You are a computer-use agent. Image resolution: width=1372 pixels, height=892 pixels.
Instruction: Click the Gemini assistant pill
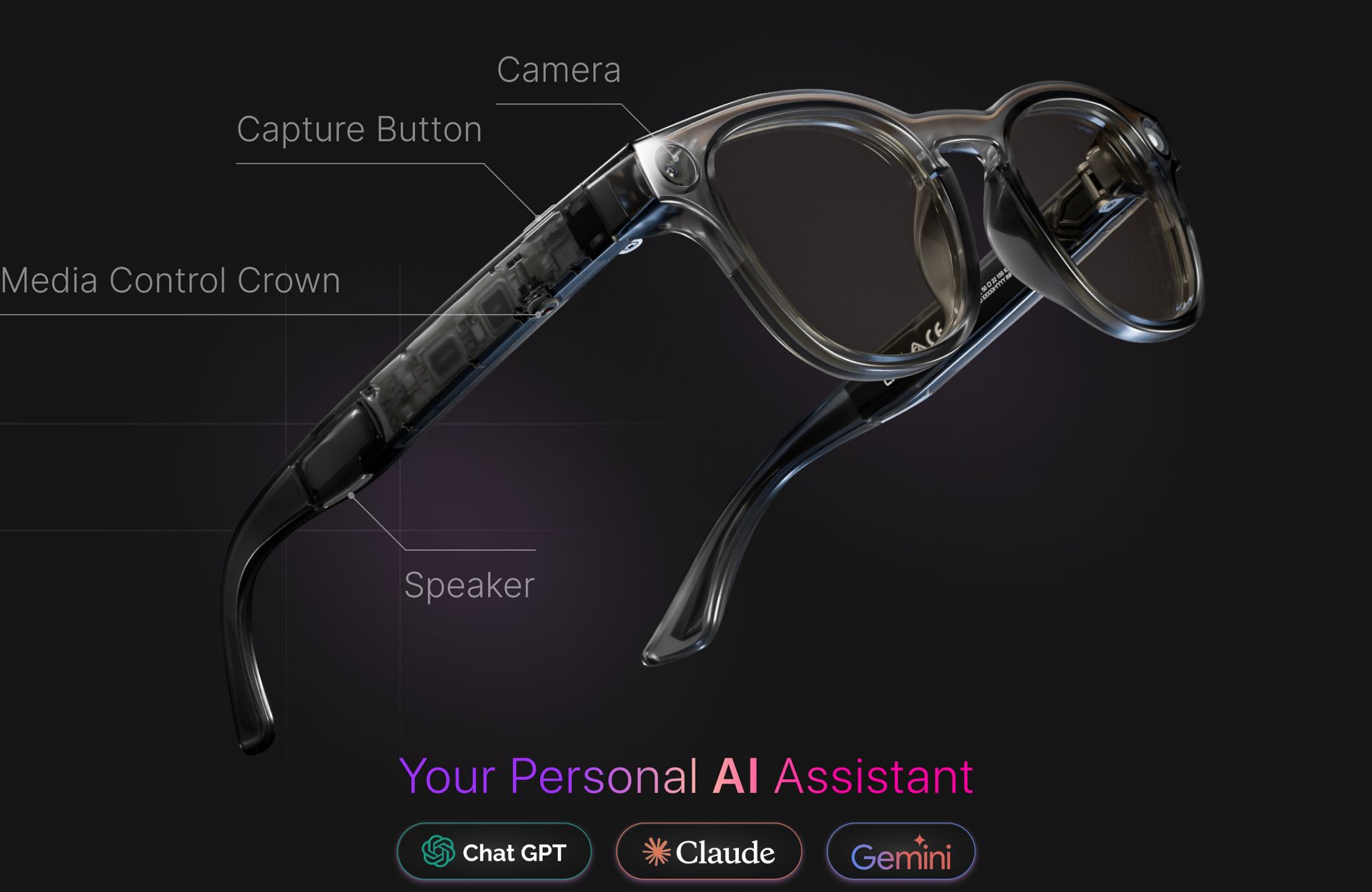[x=900, y=851]
